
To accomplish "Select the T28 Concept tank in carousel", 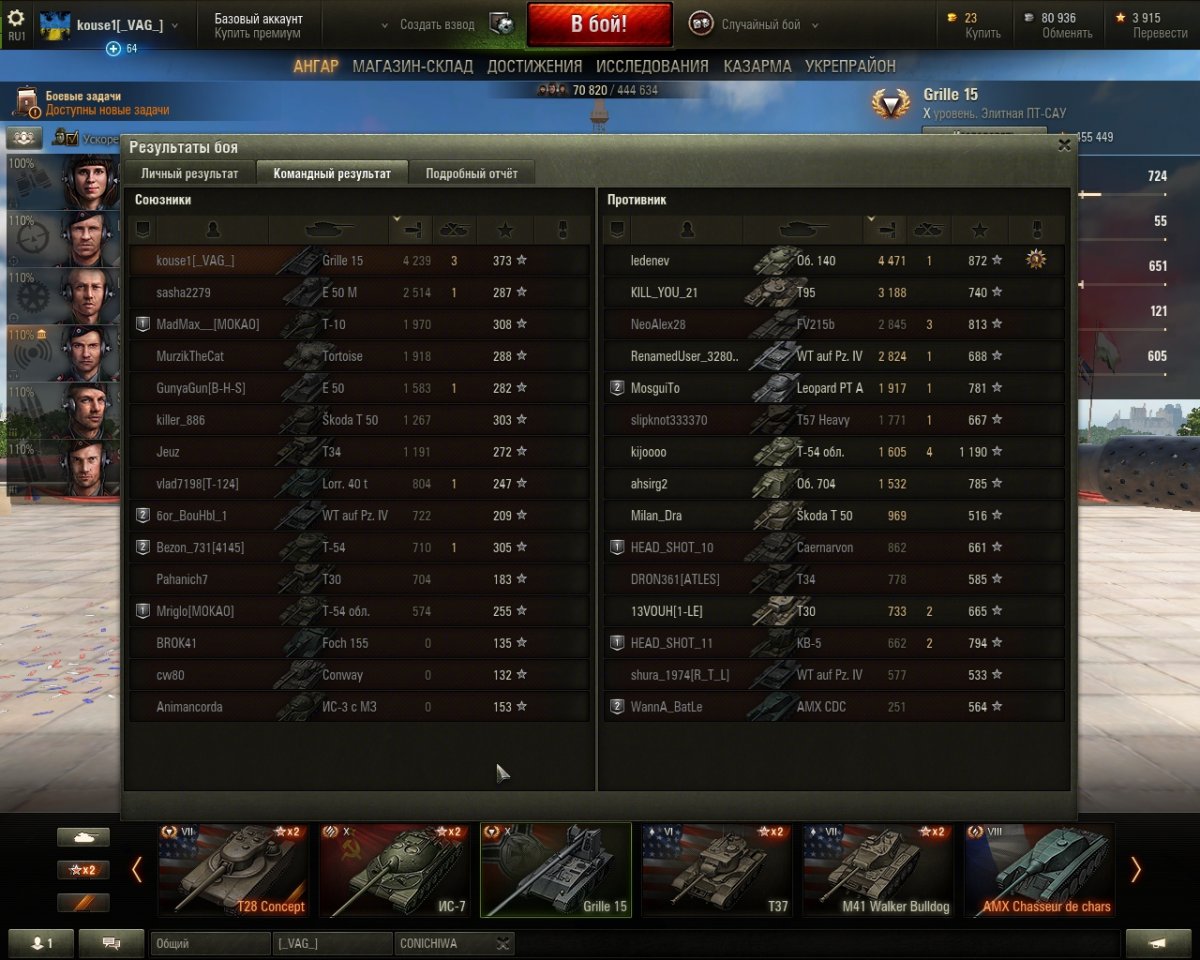I will (x=233, y=869).
